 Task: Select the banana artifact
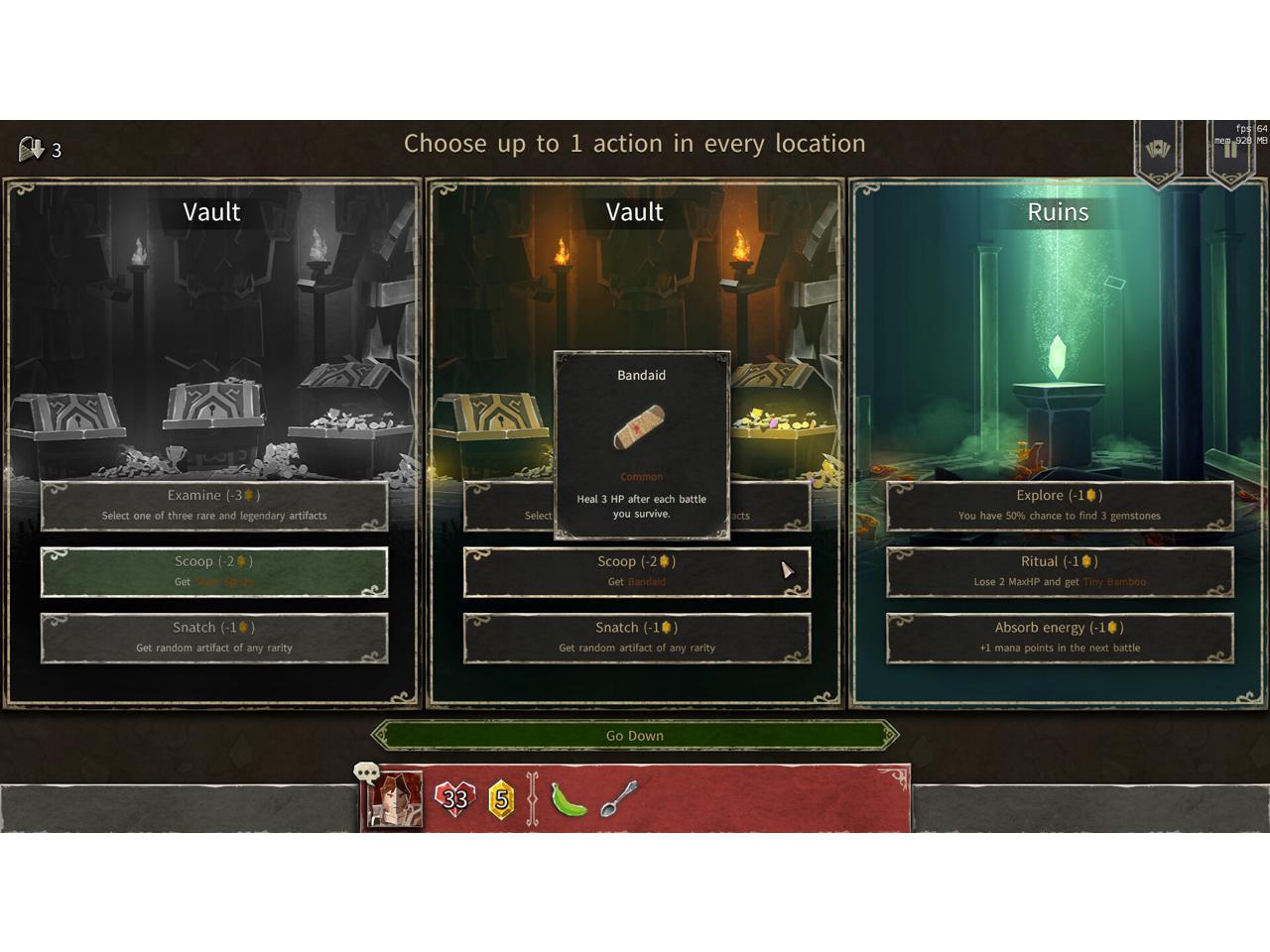[x=569, y=799]
